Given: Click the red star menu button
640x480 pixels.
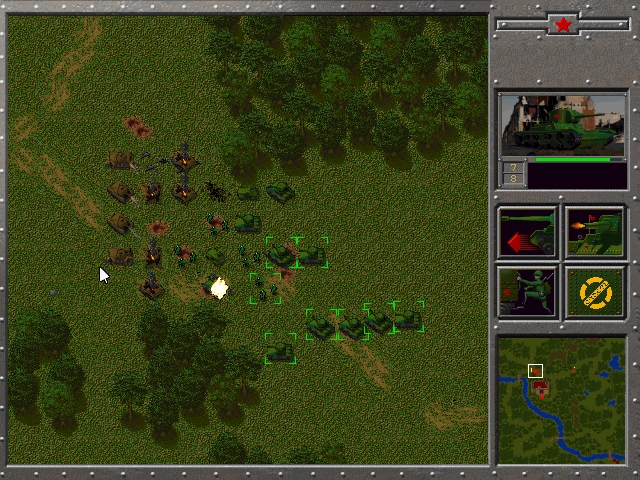Looking at the screenshot, I should coord(562,23).
